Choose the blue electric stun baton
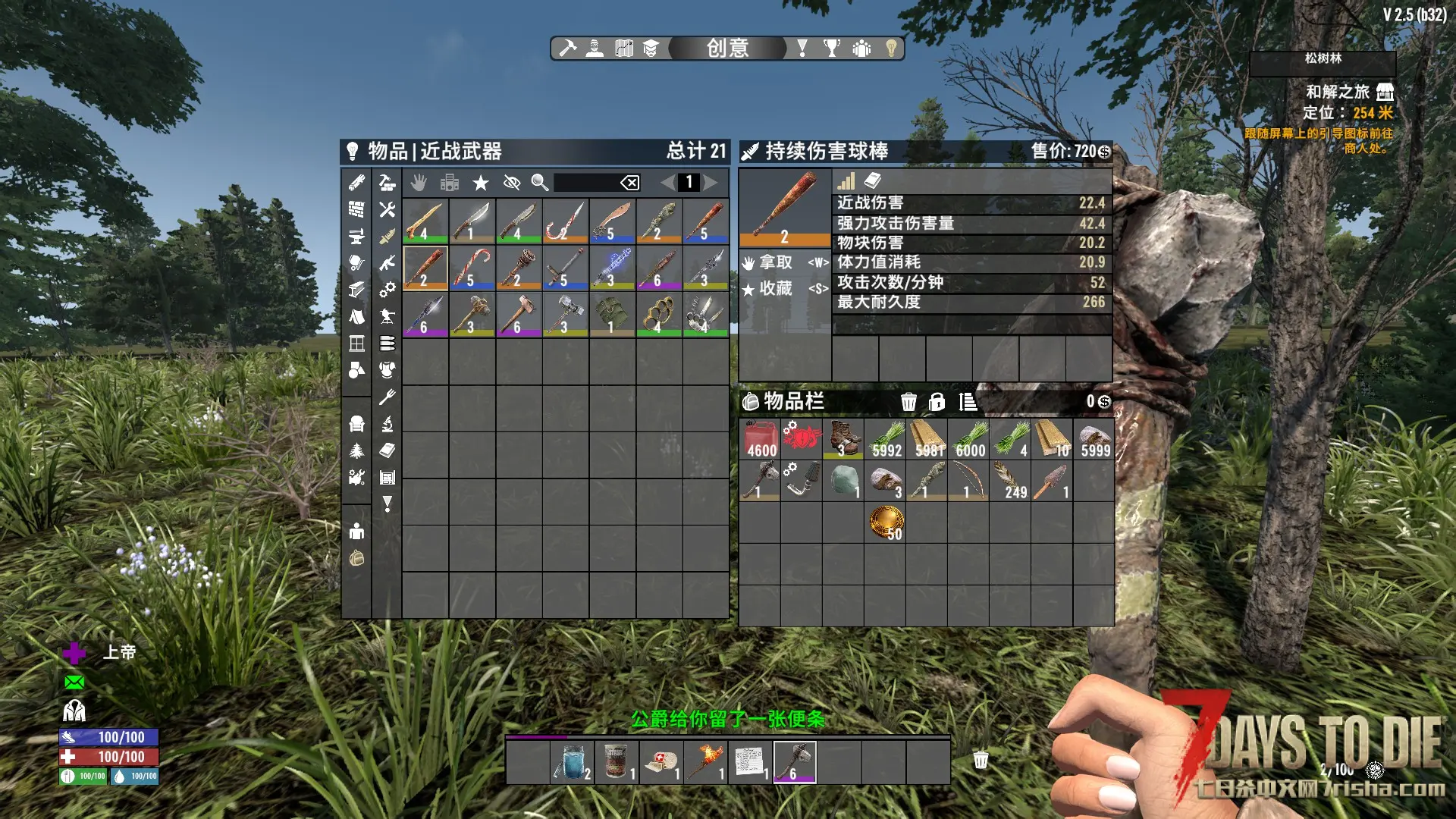This screenshot has height=819, width=1456. click(612, 268)
